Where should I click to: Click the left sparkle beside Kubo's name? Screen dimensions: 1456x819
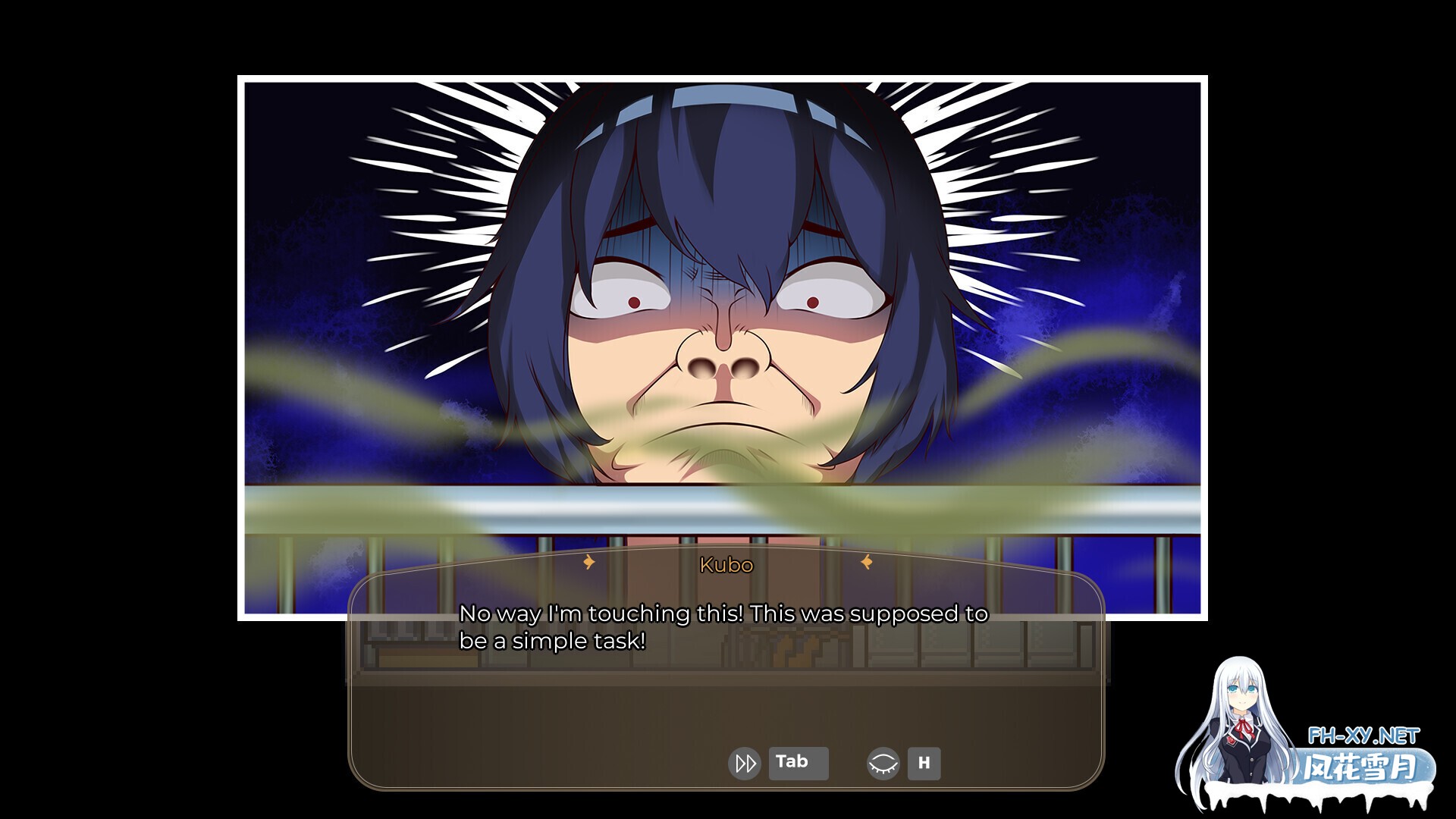coord(589,563)
